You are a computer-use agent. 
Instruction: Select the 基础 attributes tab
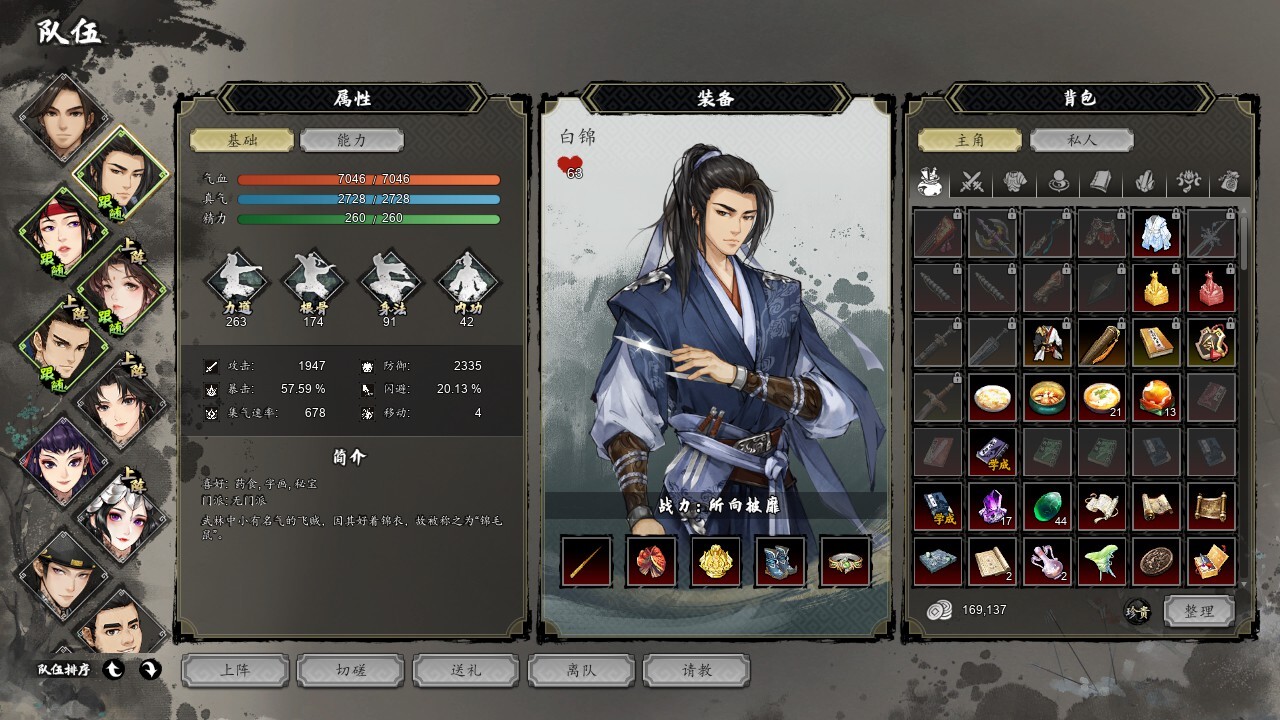point(242,141)
